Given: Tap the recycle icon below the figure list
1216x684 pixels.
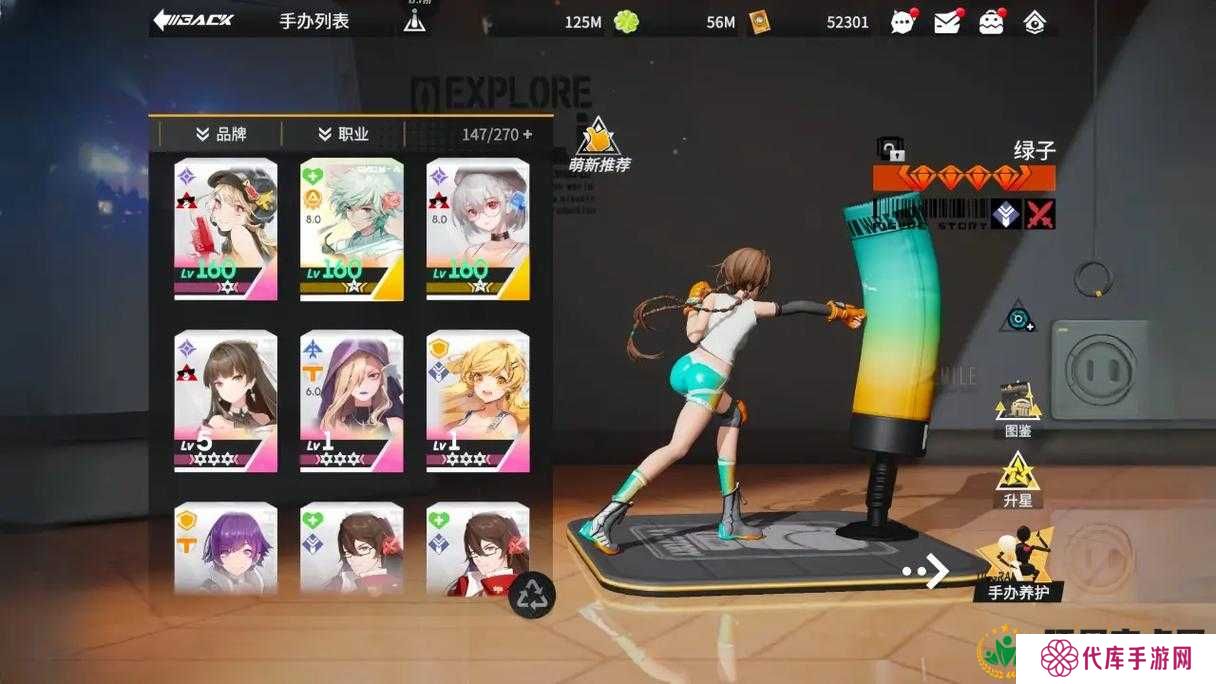Looking at the screenshot, I should pyautogui.click(x=532, y=595).
